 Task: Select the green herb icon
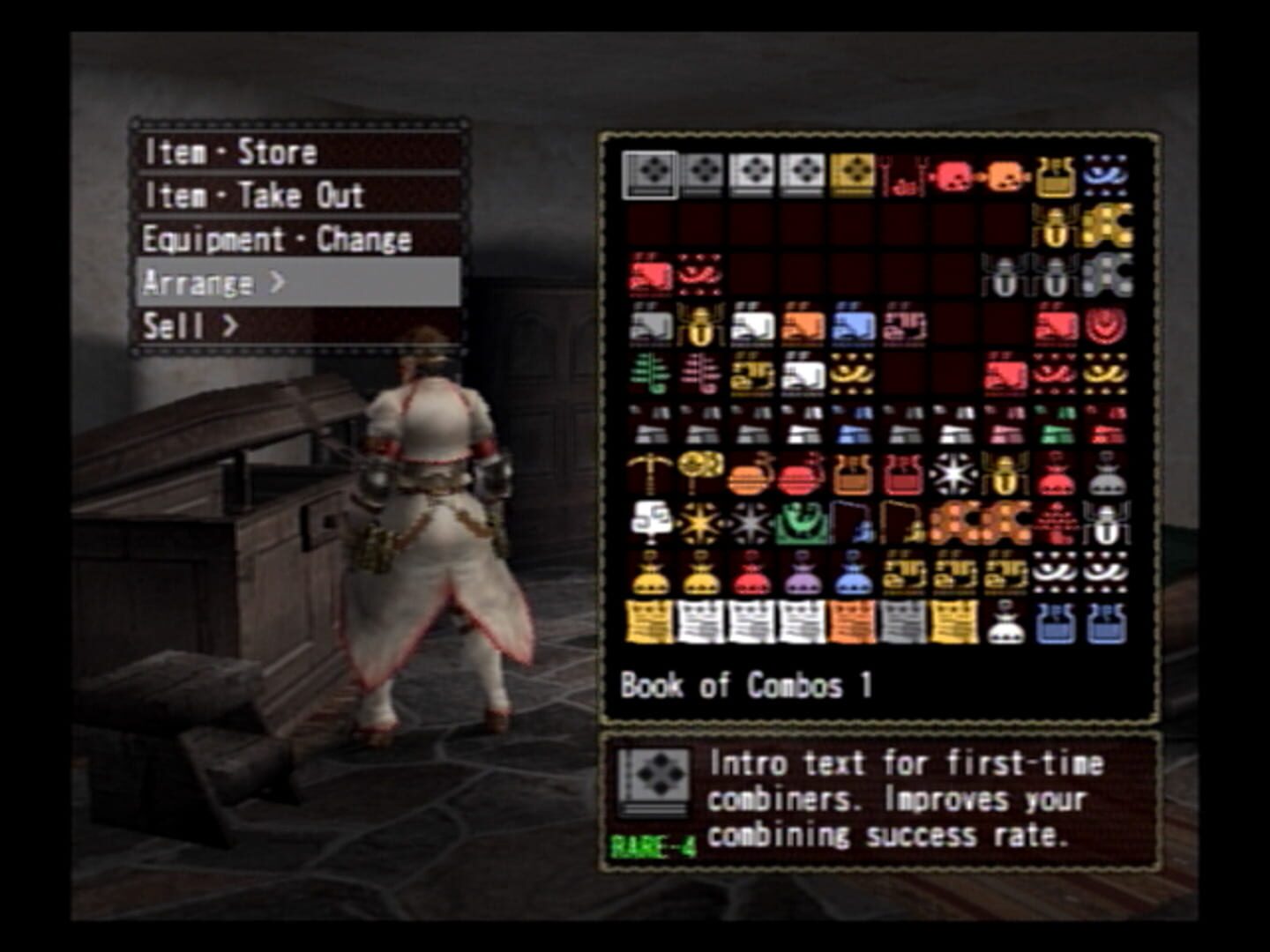(x=649, y=371)
